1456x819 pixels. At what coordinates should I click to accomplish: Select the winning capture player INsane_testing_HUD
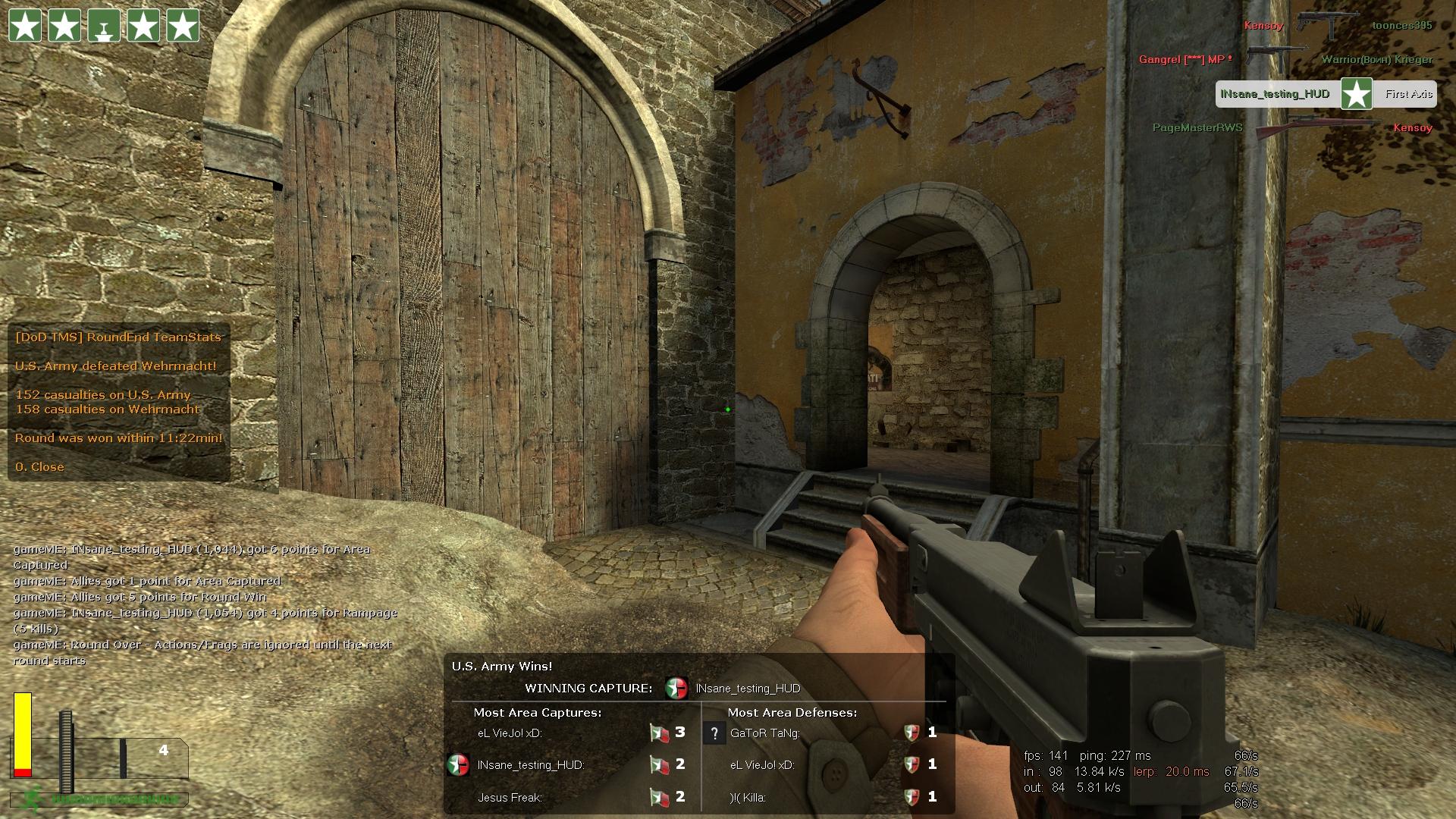coord(748,689)
